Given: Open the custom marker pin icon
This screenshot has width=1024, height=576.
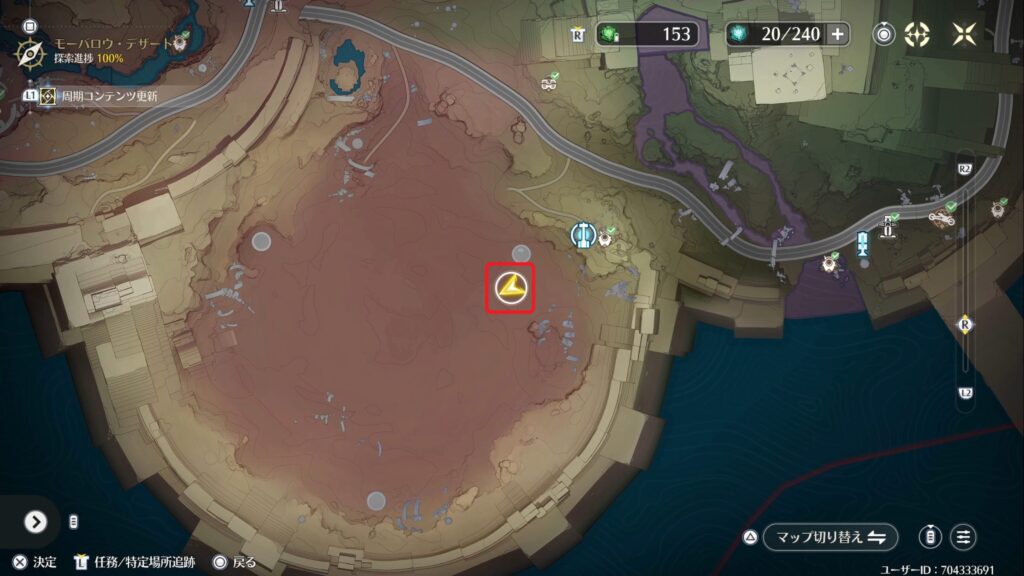Looking at the screenshot, I should coord(885,34).
